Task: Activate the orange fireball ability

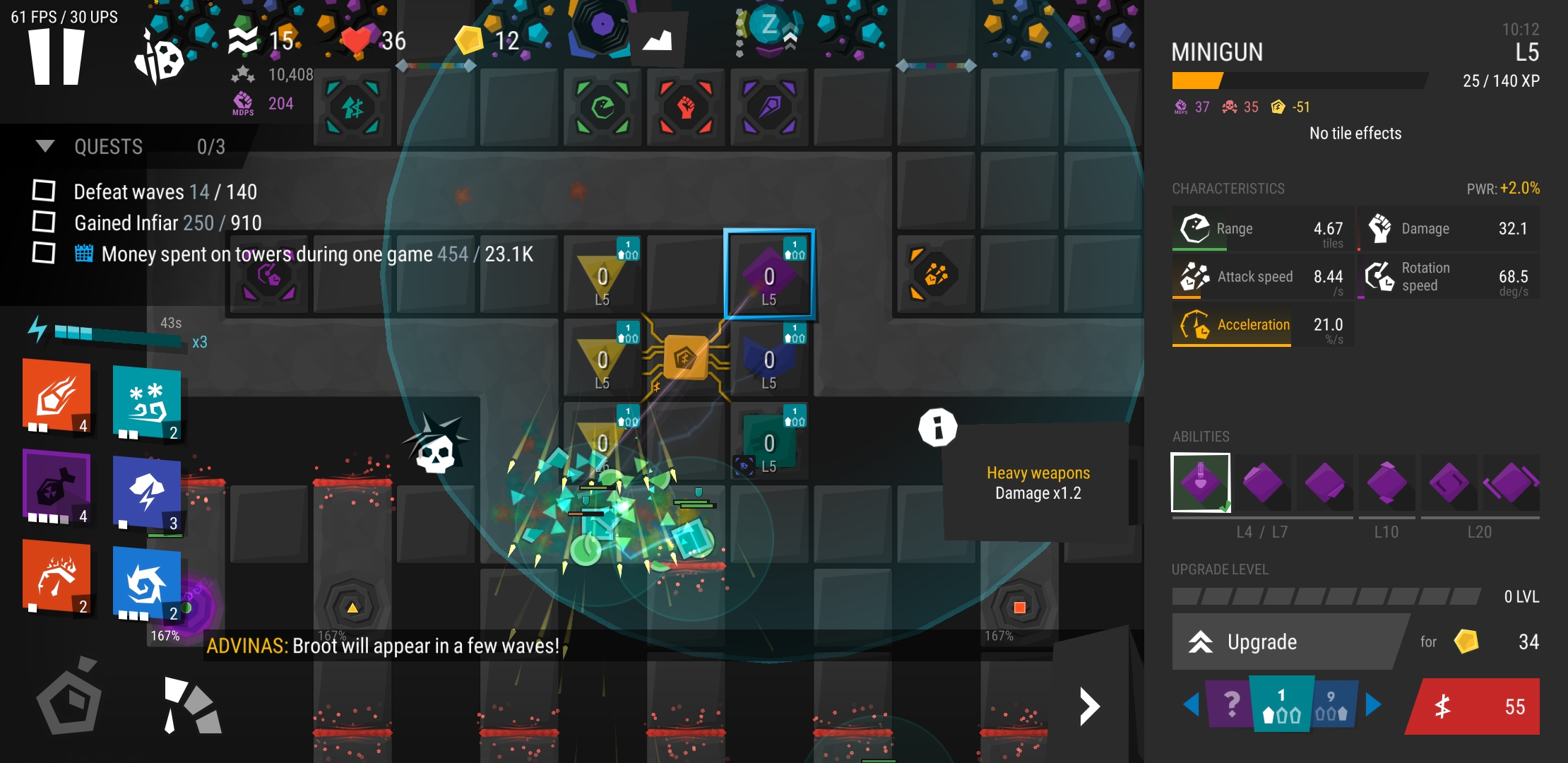Action: pyautogui.click(x=57, y=396)
